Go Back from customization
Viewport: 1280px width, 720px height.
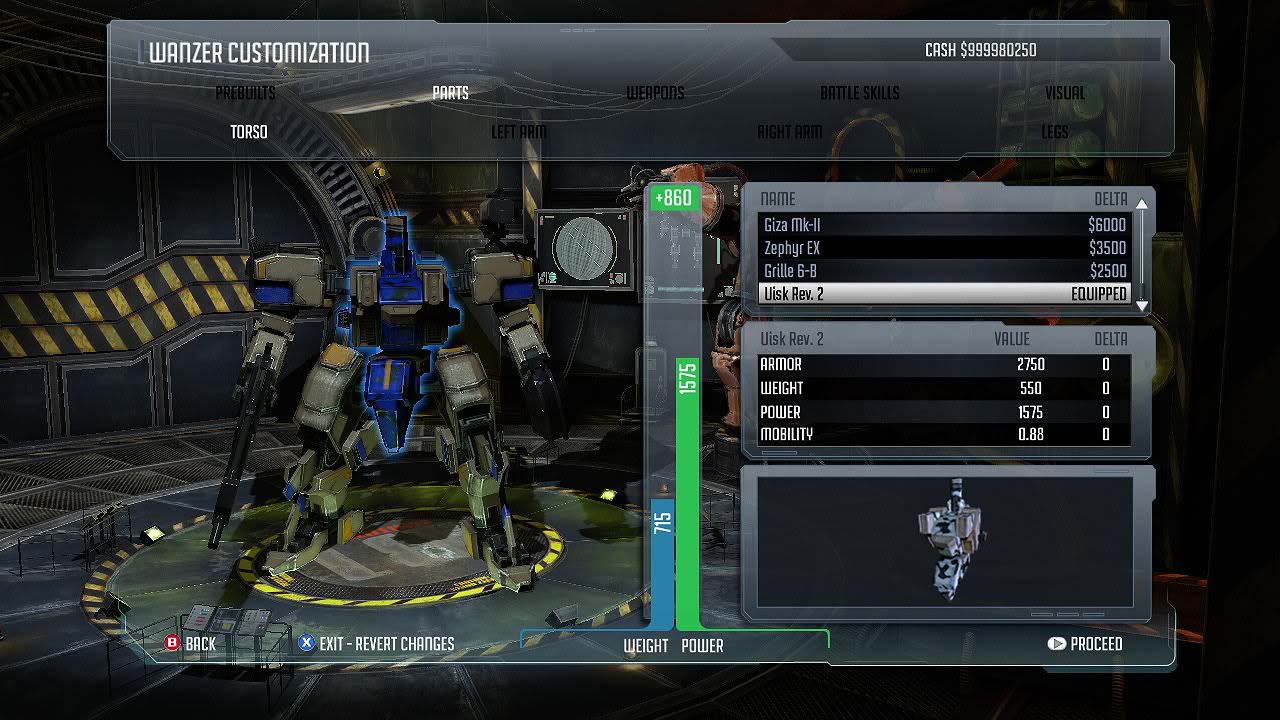191,644
